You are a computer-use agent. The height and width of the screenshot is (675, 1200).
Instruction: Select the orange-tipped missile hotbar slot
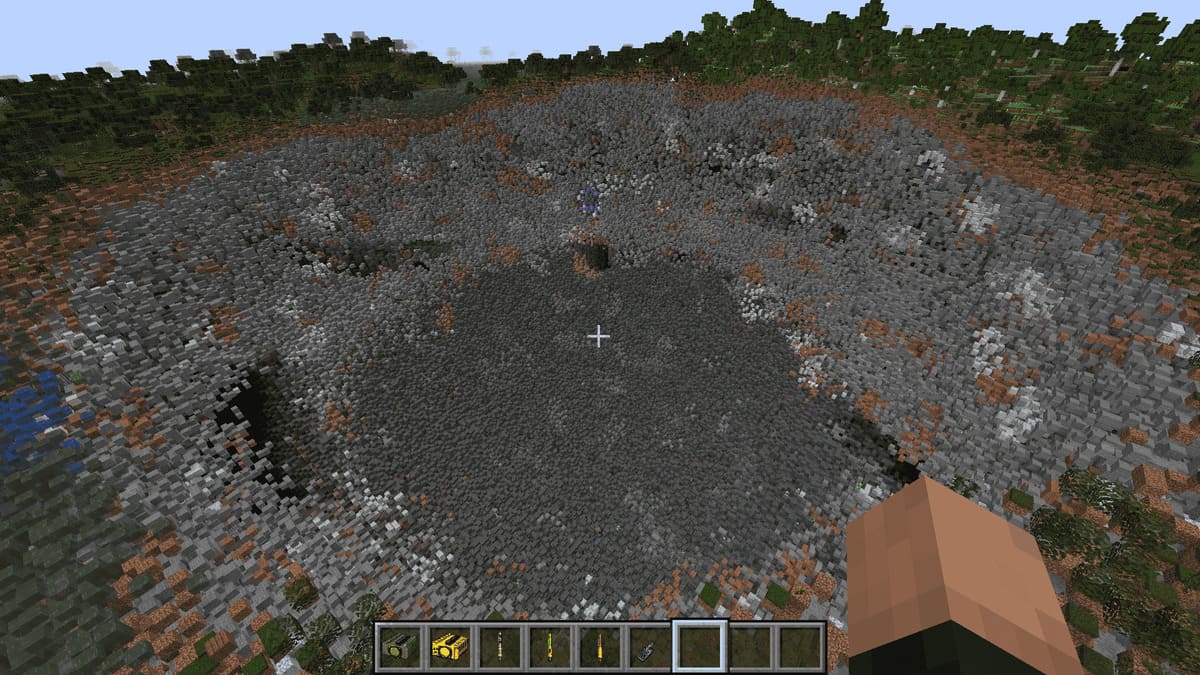pos(599,647)
